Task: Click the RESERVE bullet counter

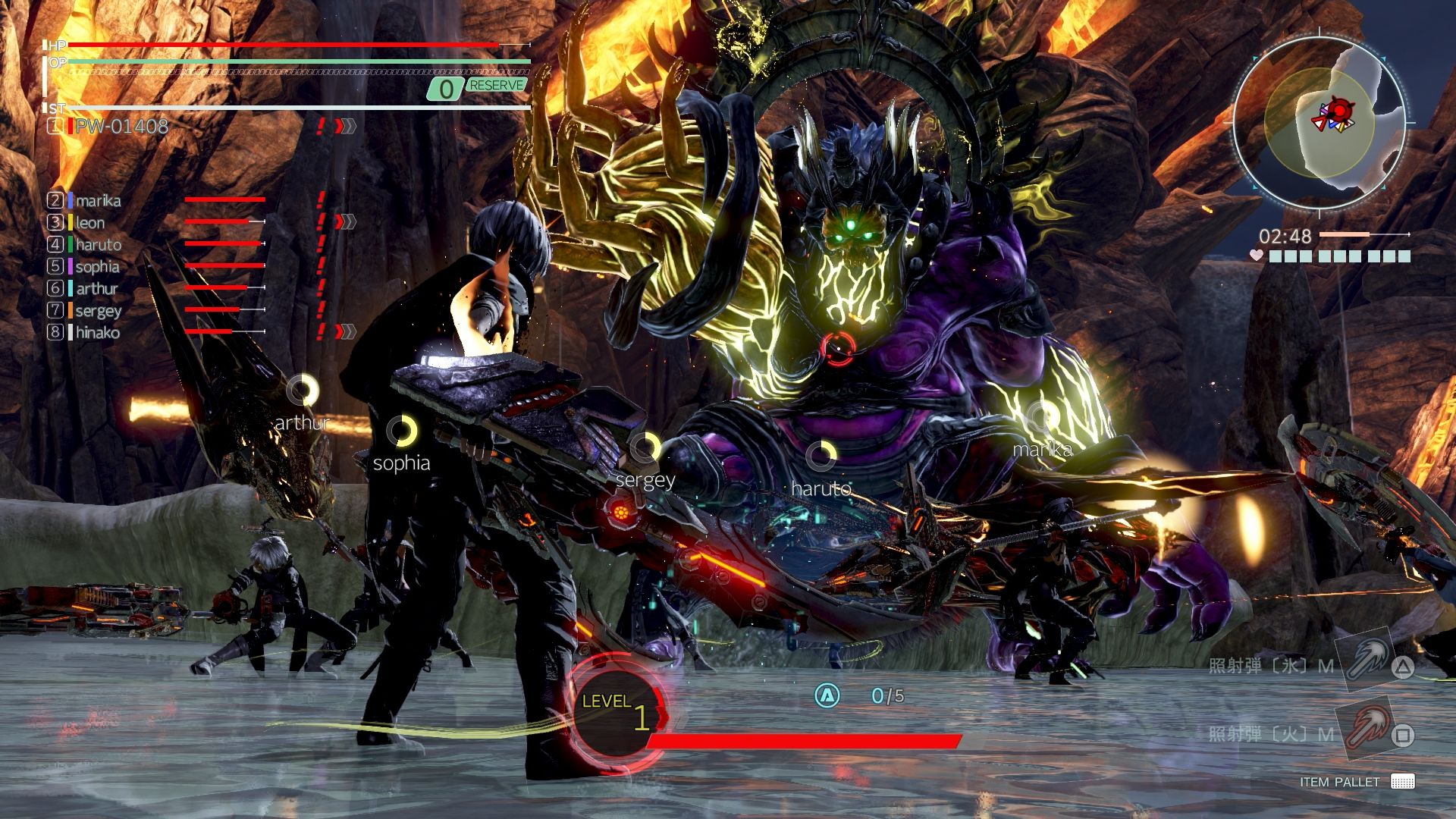Action: (478, 88)
